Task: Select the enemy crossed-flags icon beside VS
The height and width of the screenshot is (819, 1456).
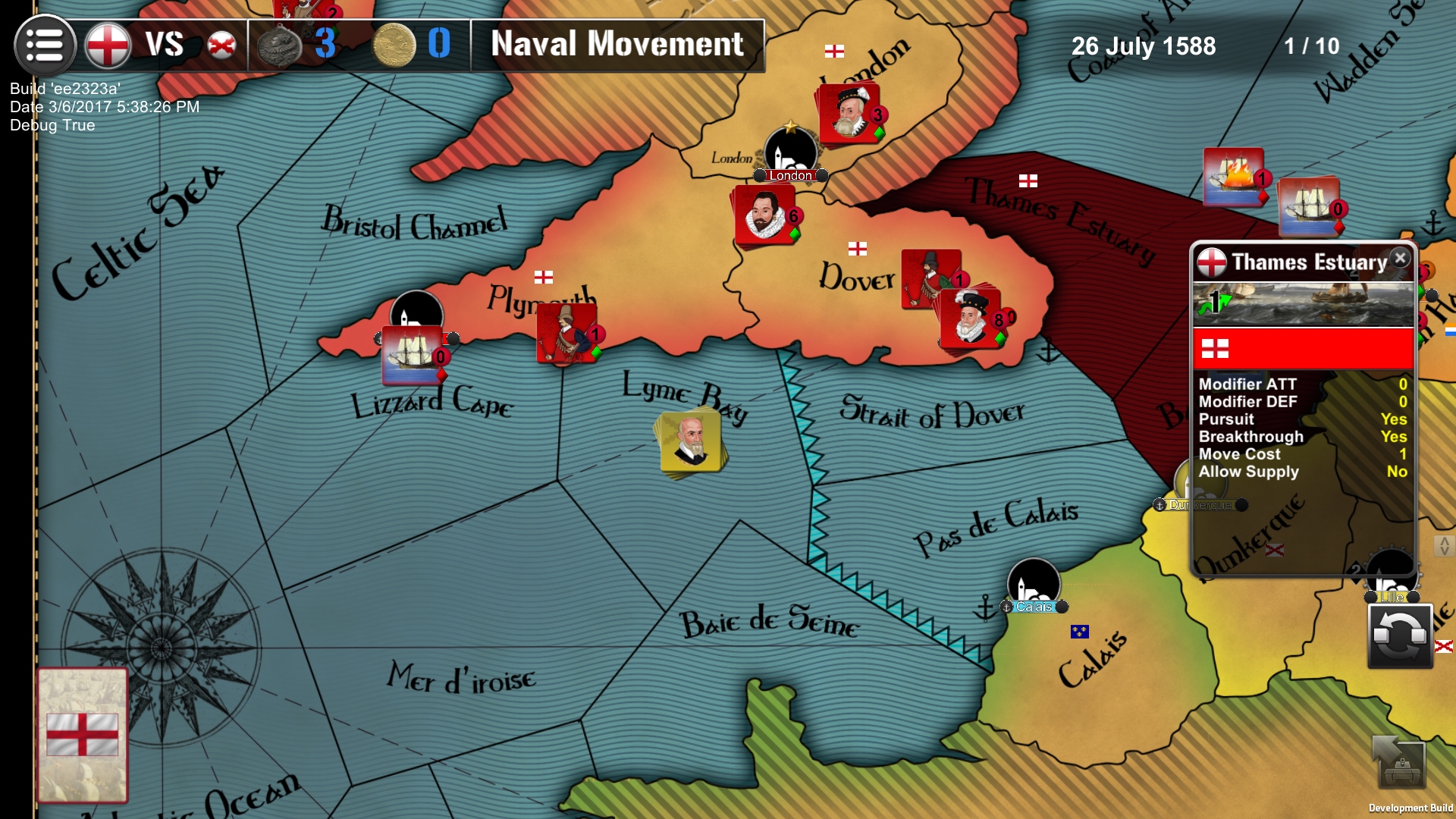Action: (x=221, y=45)
